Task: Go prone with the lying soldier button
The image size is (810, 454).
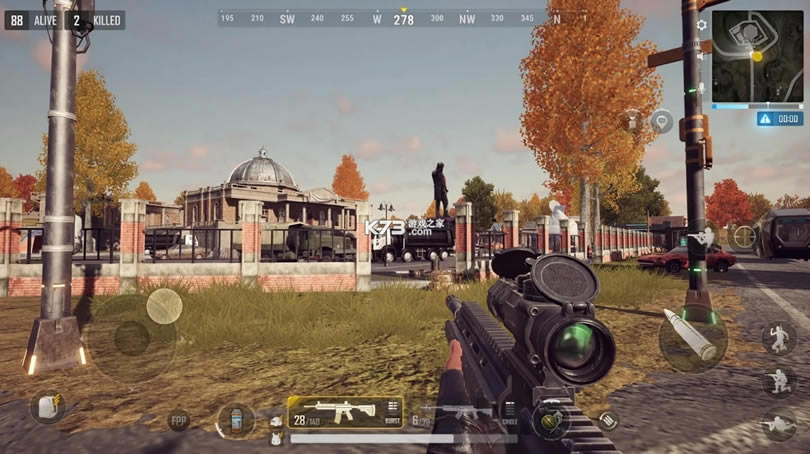Action: click(x=778, y=423)
